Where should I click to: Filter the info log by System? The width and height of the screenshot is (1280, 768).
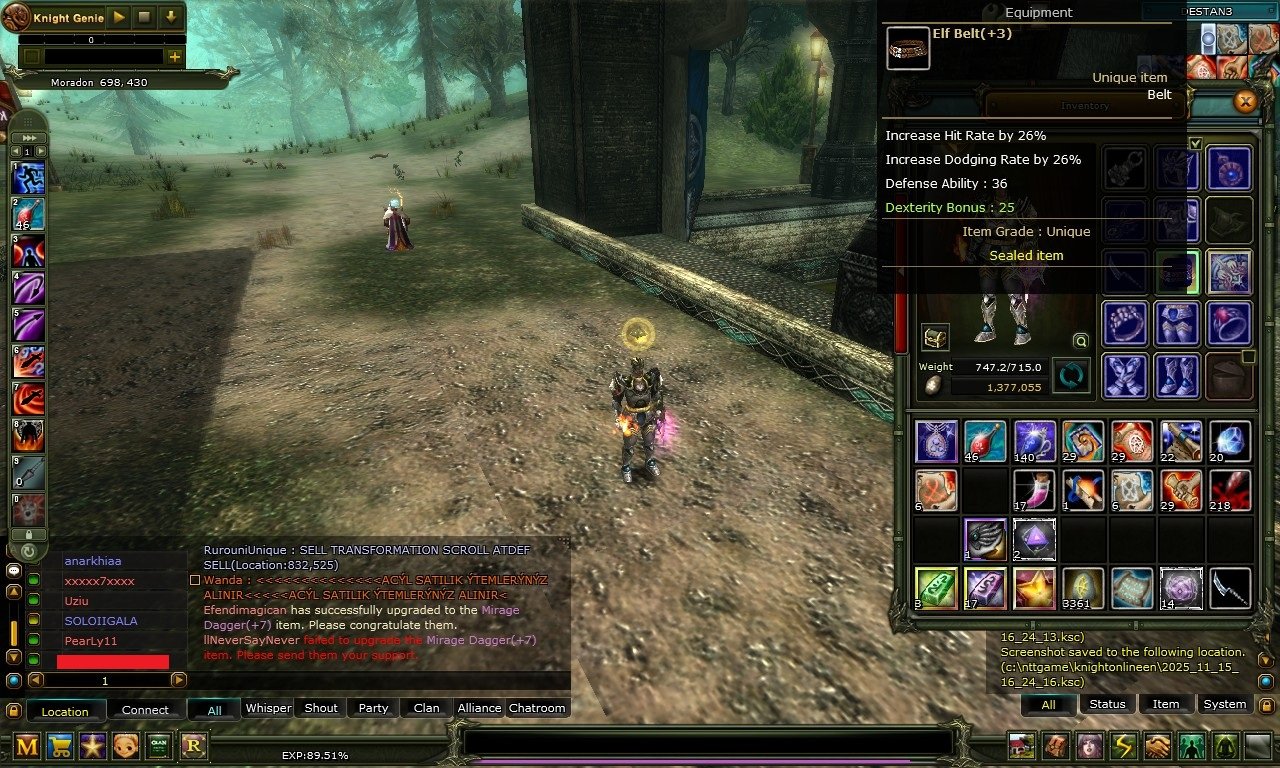pos(1224,704)
